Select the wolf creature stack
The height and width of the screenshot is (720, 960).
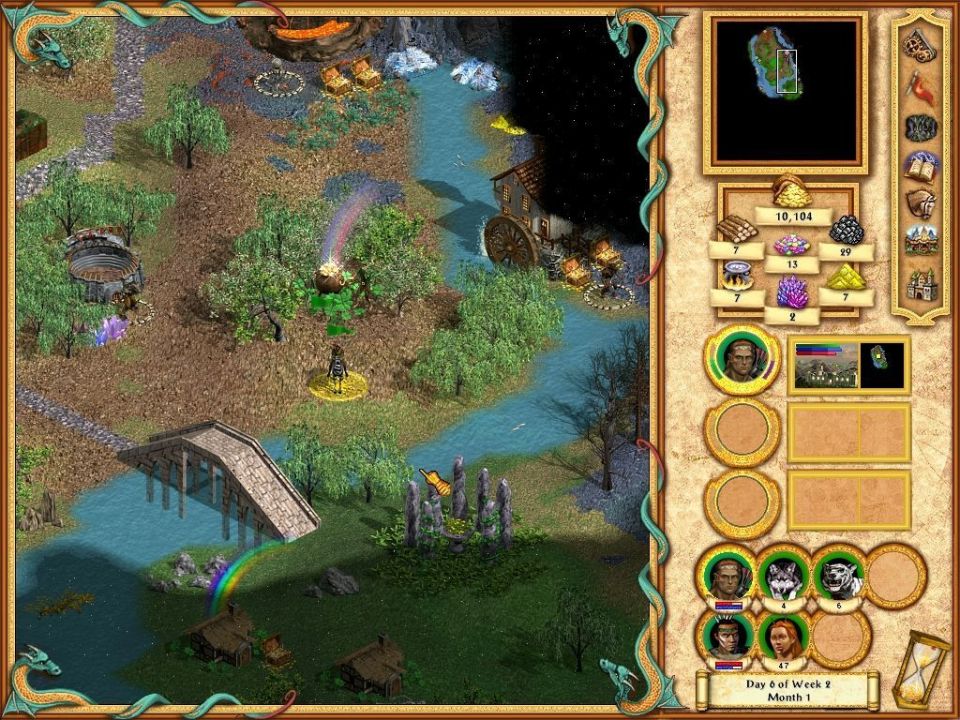click(x=782, y=576)
